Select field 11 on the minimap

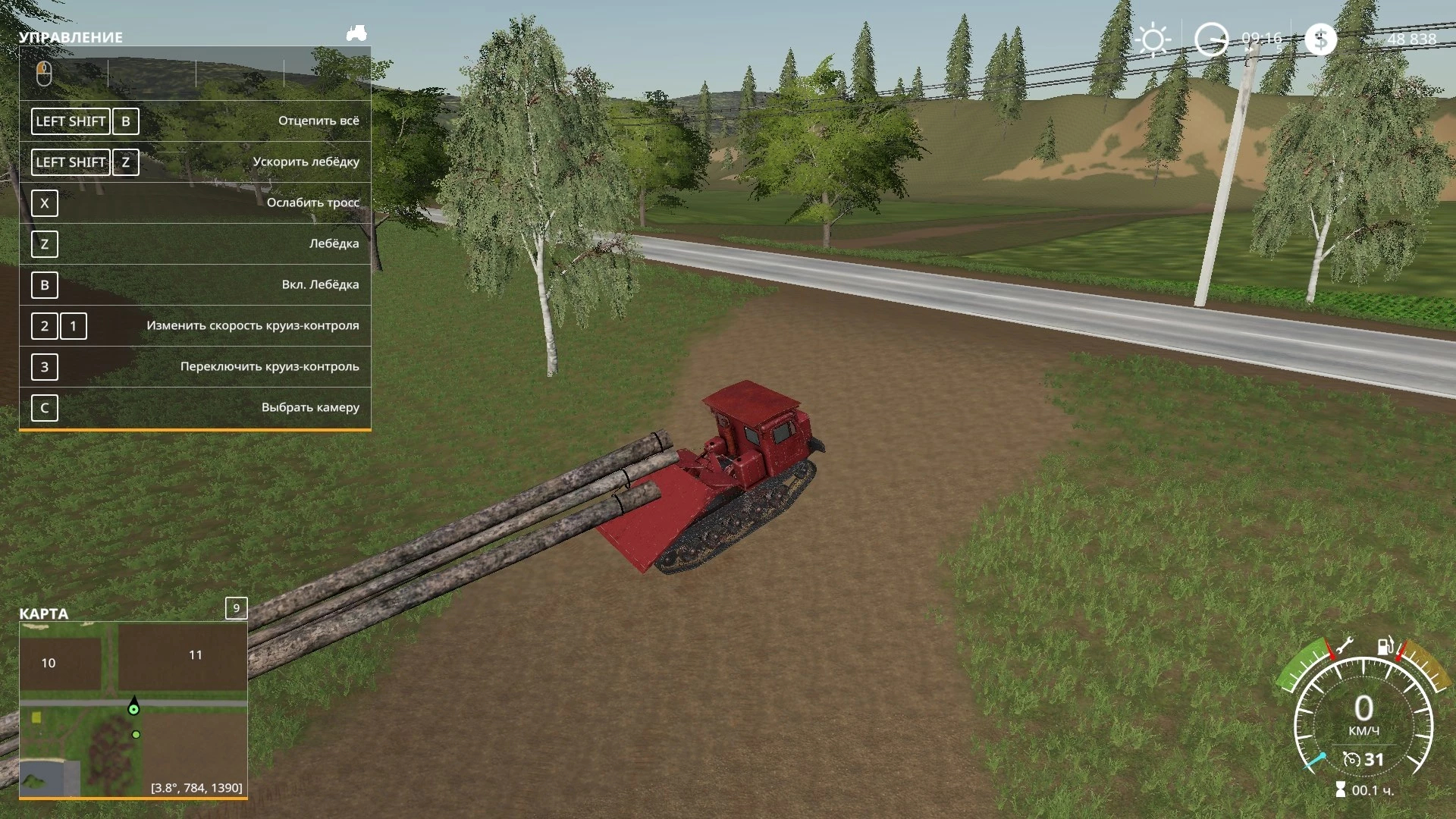[196, 655]
